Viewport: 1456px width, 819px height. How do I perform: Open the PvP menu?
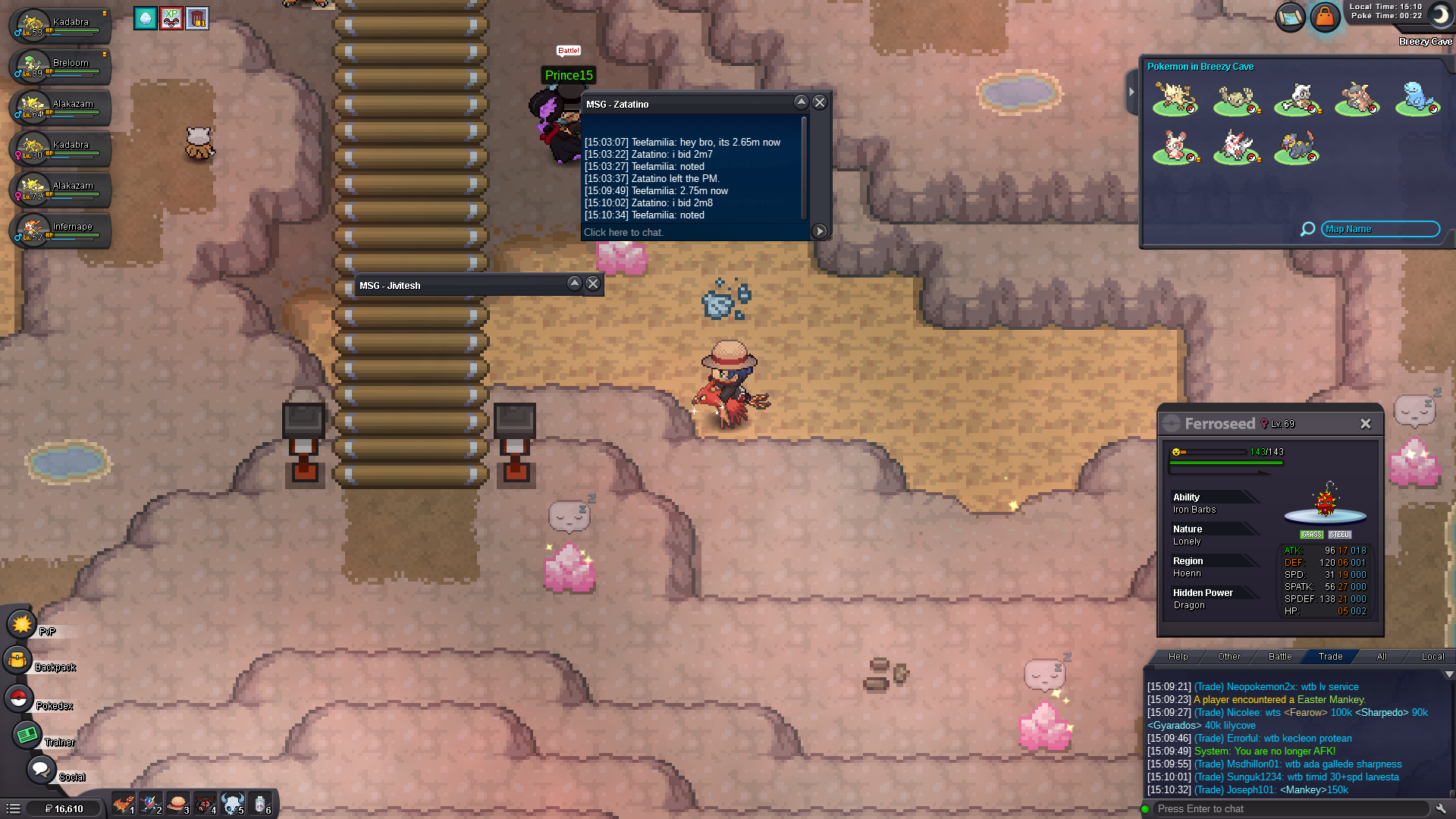click(x=22, y=625)
